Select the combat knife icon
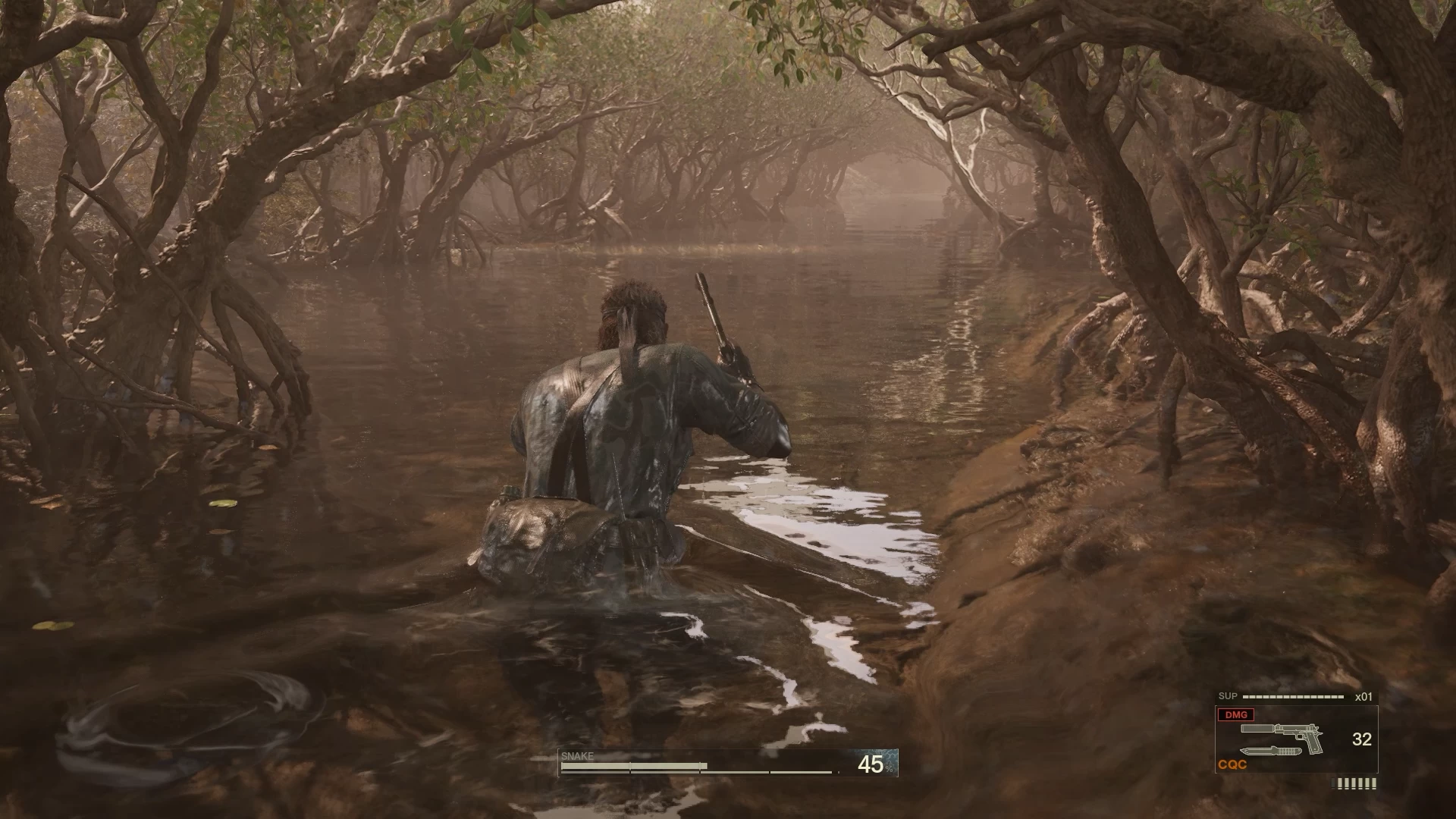The image size is (1456, 819). tap(1272, 752)
